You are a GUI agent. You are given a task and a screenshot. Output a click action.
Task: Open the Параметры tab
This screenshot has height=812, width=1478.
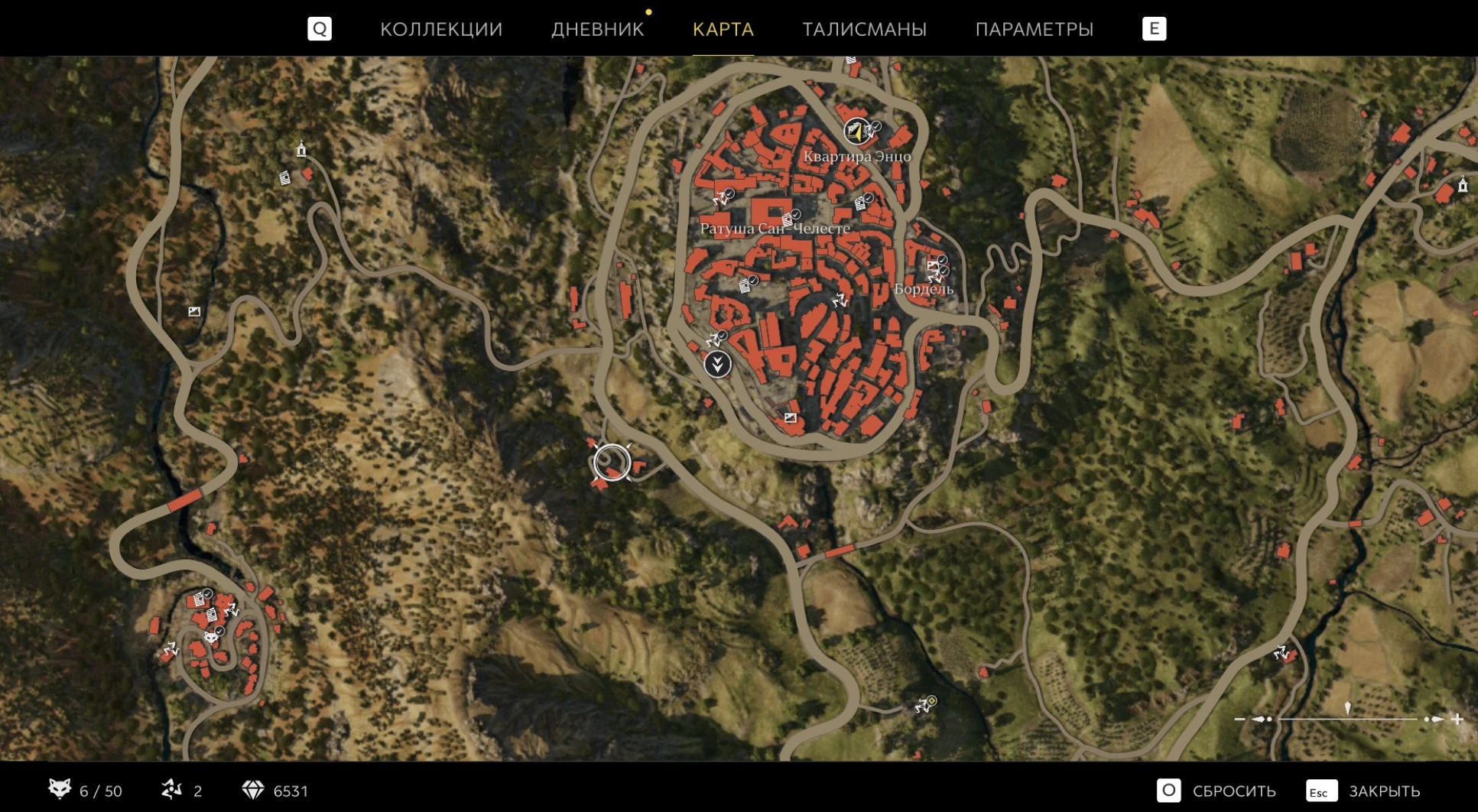coord(1034,29)
